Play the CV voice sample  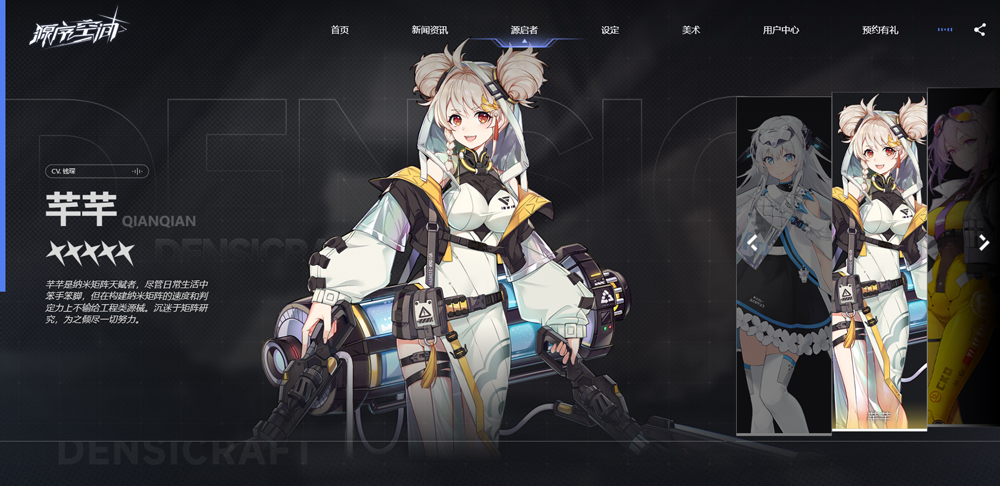(139, 171)
